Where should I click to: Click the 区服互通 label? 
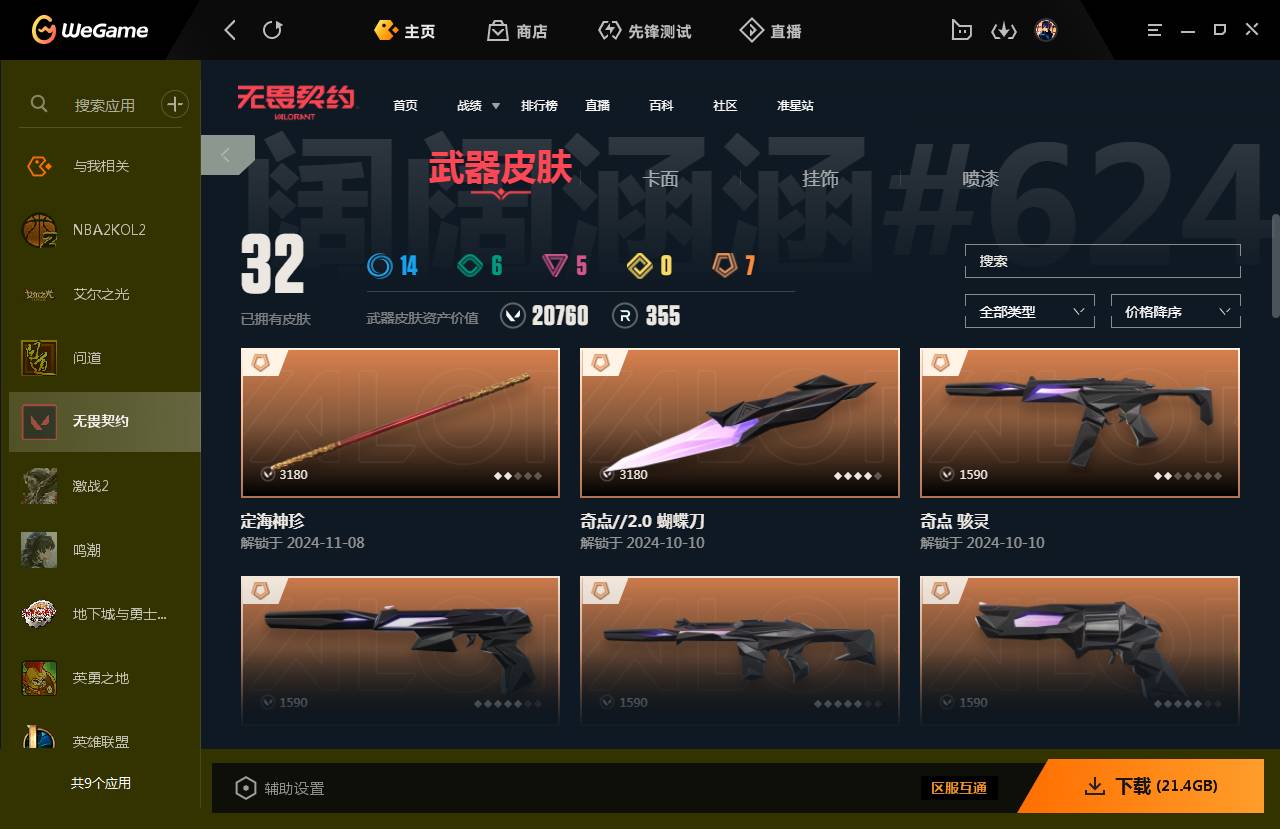[x=959, y=788]
